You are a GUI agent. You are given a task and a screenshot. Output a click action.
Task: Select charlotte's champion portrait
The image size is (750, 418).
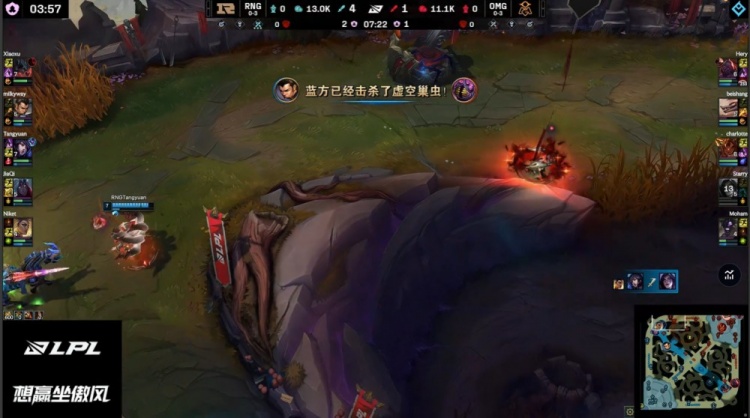click(x=727, y=149)
